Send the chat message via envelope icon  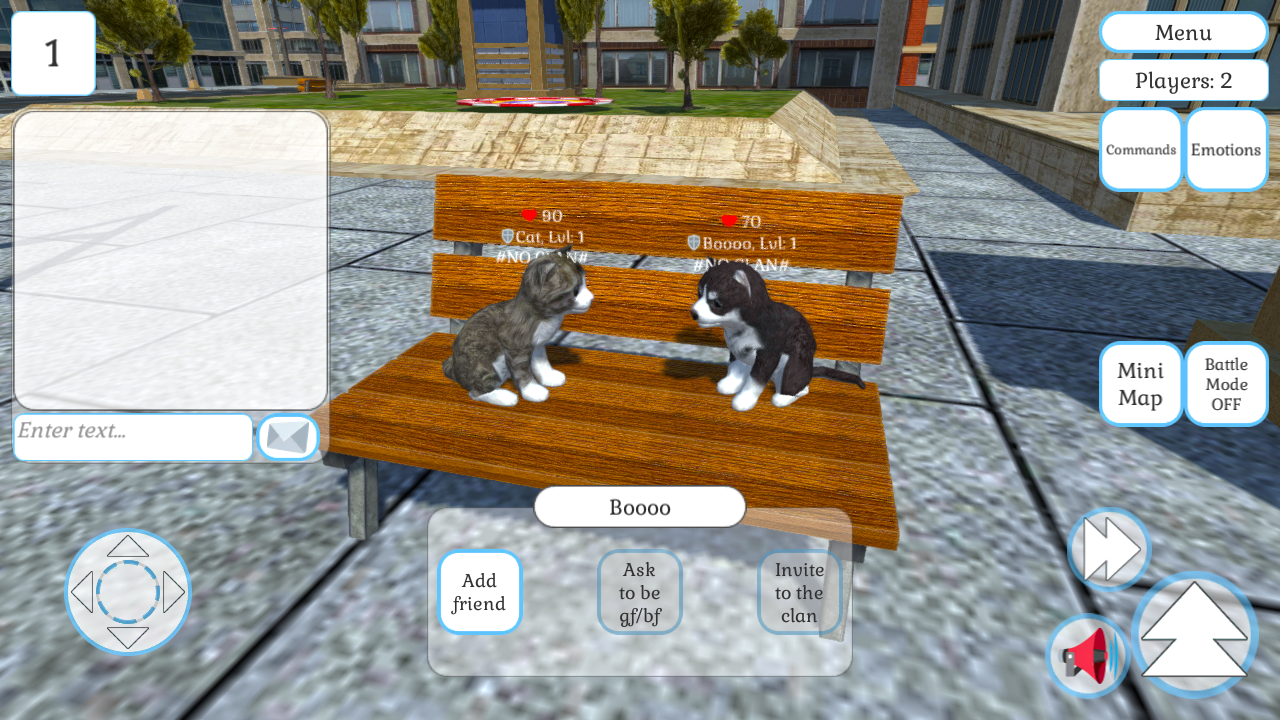[x=288, y=437]
